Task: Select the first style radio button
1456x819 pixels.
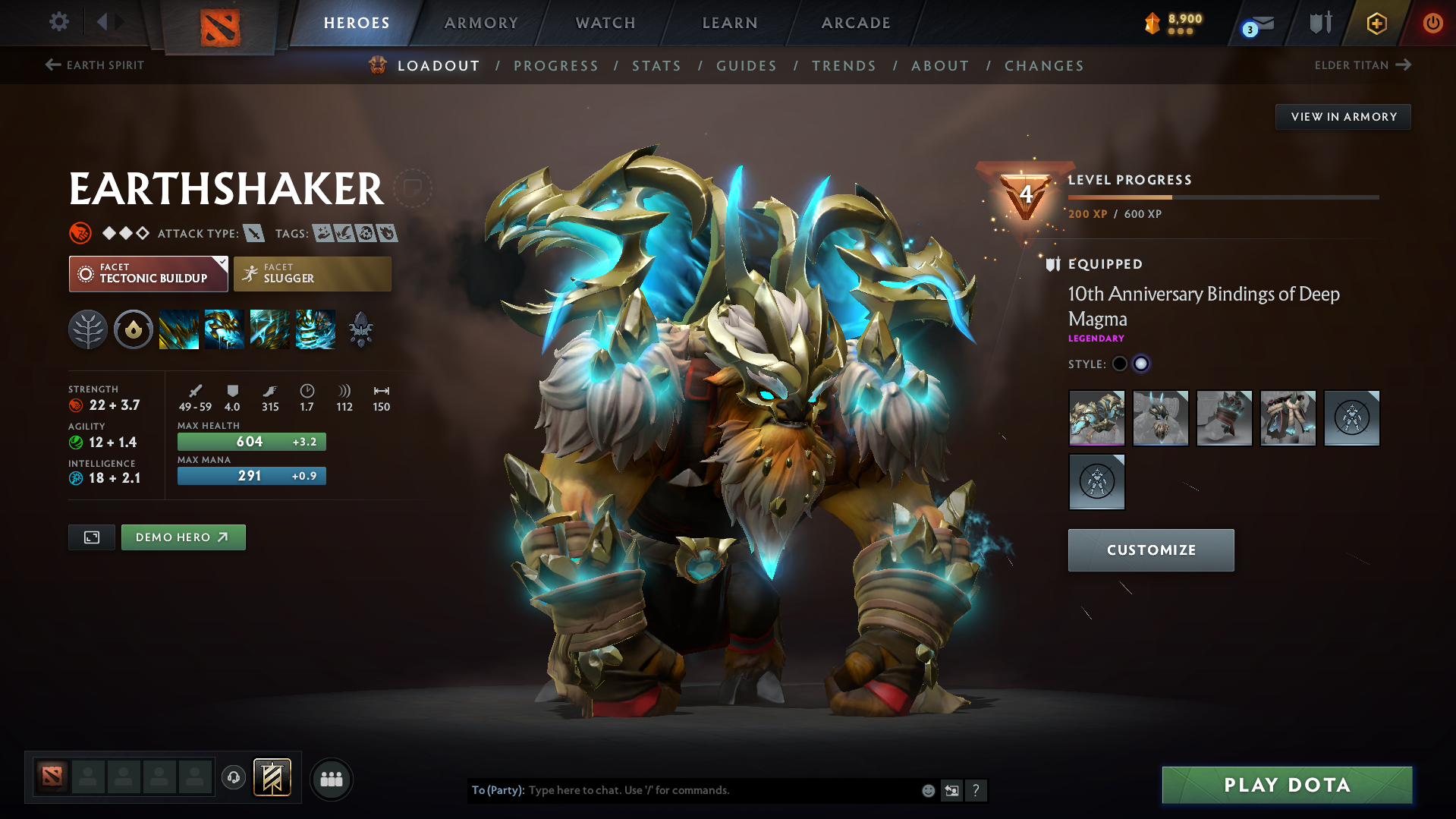Action: pyautogui.click(x=1120, y=364)
